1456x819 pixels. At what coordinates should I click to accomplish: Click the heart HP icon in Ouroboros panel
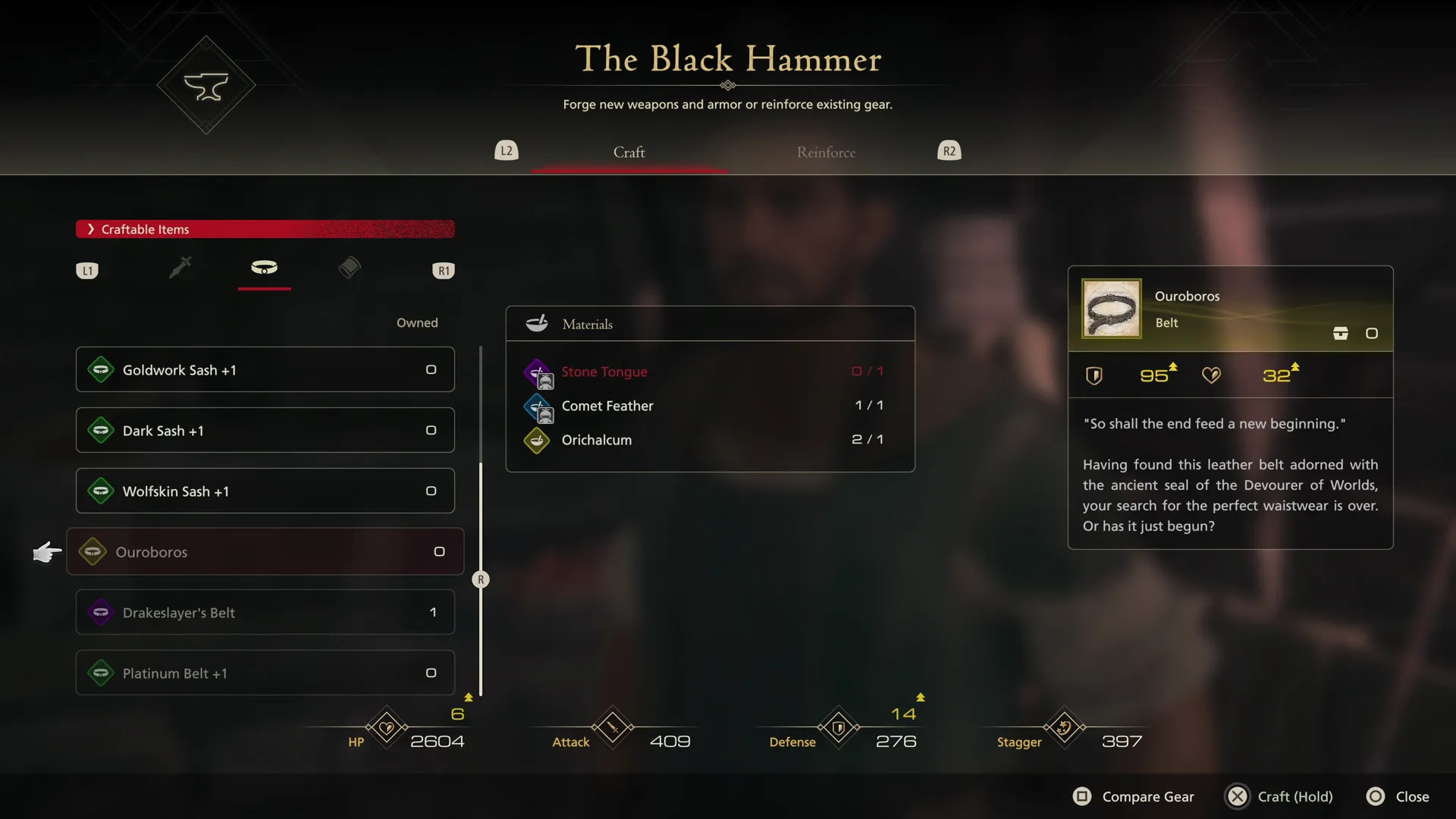[1211, 375]
